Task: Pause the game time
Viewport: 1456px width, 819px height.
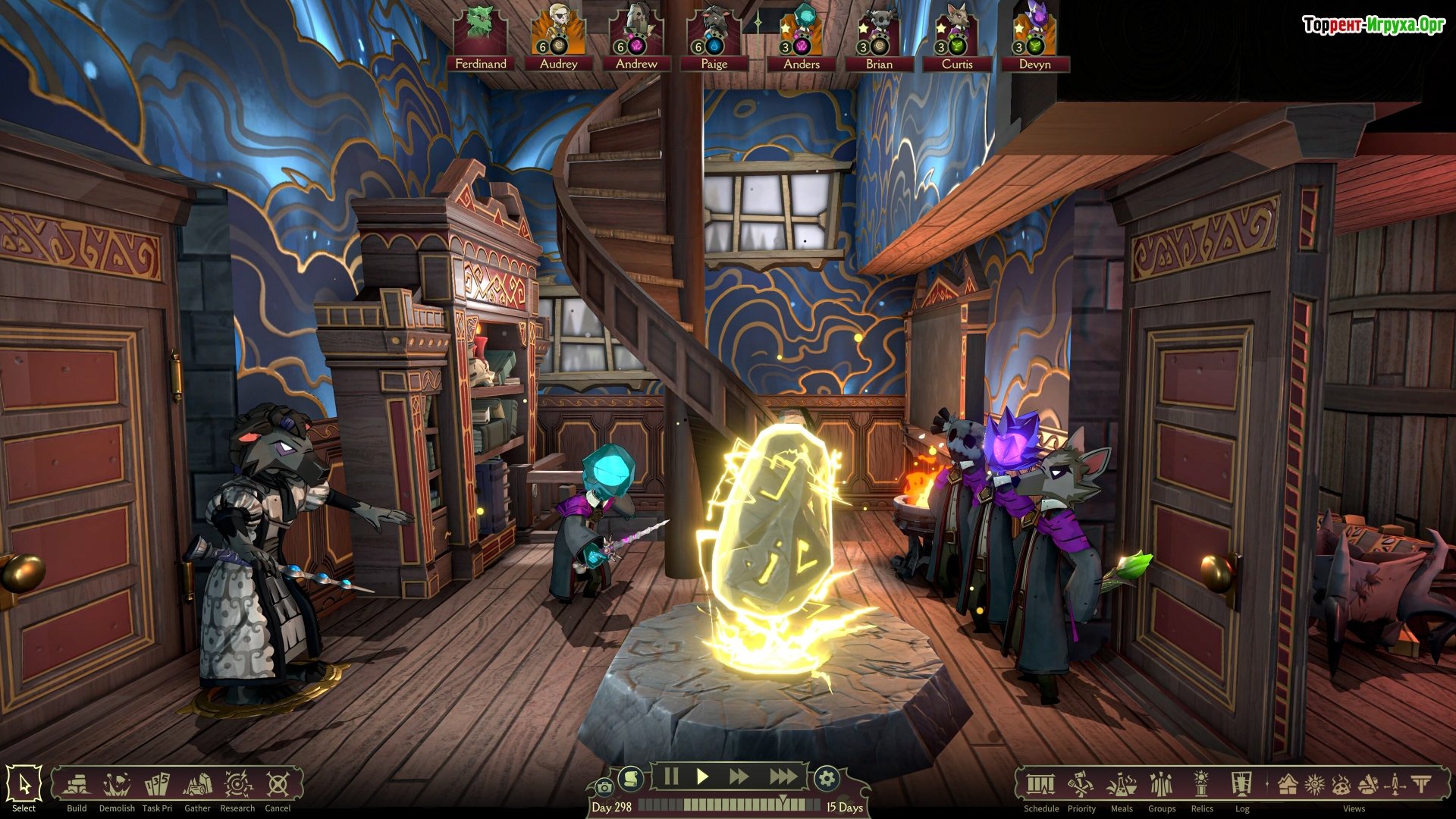Action: [x=671, y=777]
